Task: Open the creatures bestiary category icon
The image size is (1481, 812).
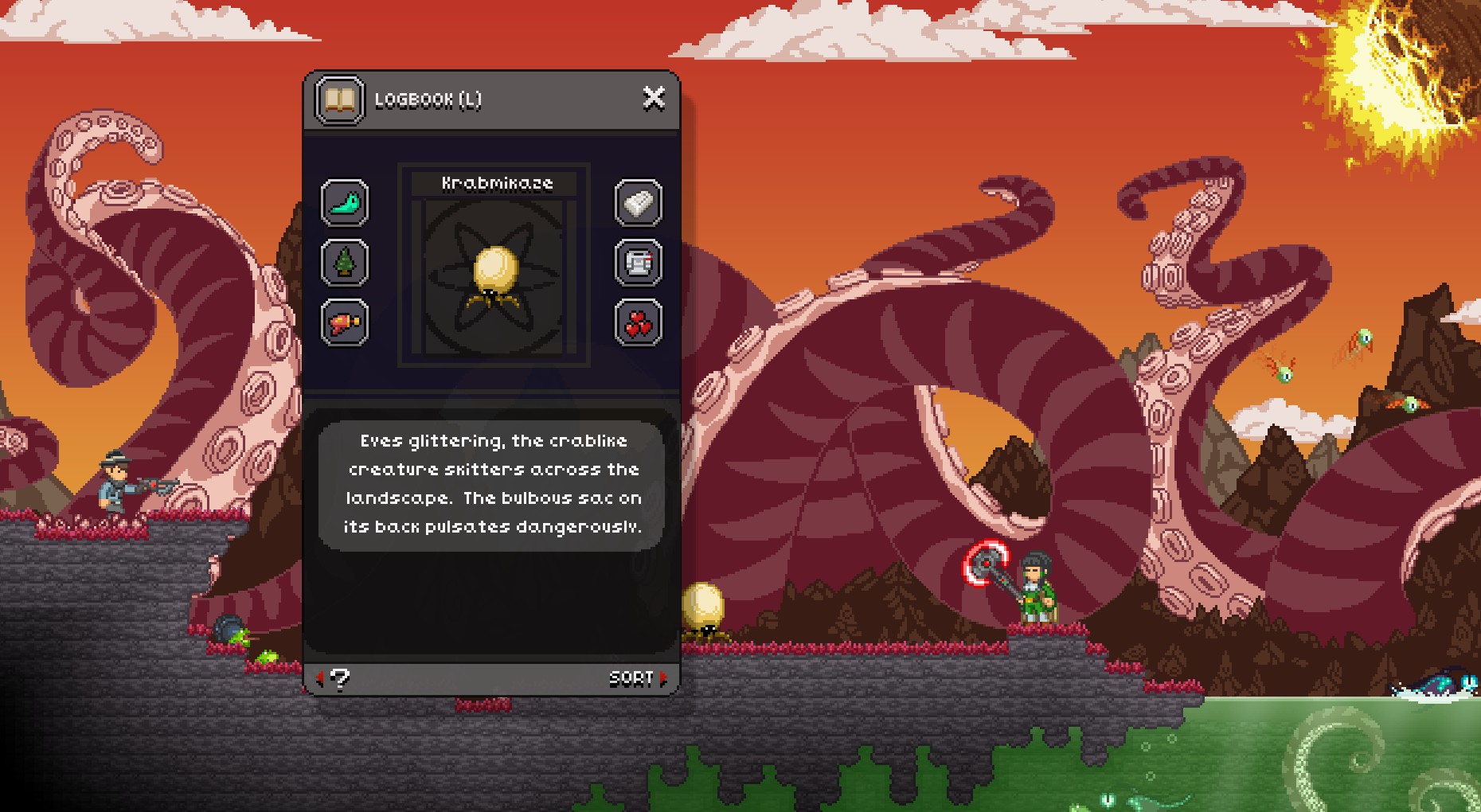Action: coord(345,204)
